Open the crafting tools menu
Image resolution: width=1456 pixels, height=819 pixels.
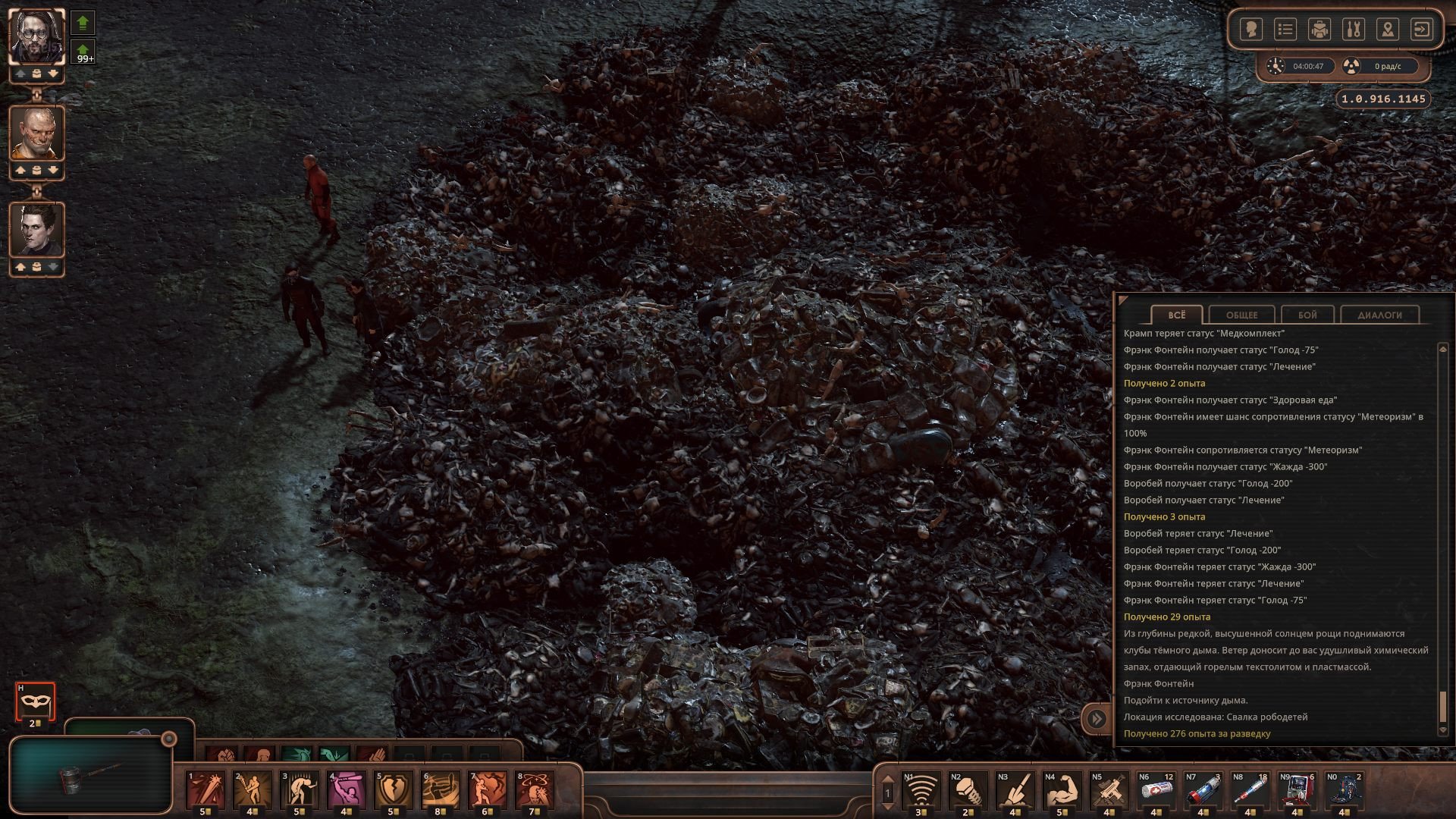(1354, 30)
